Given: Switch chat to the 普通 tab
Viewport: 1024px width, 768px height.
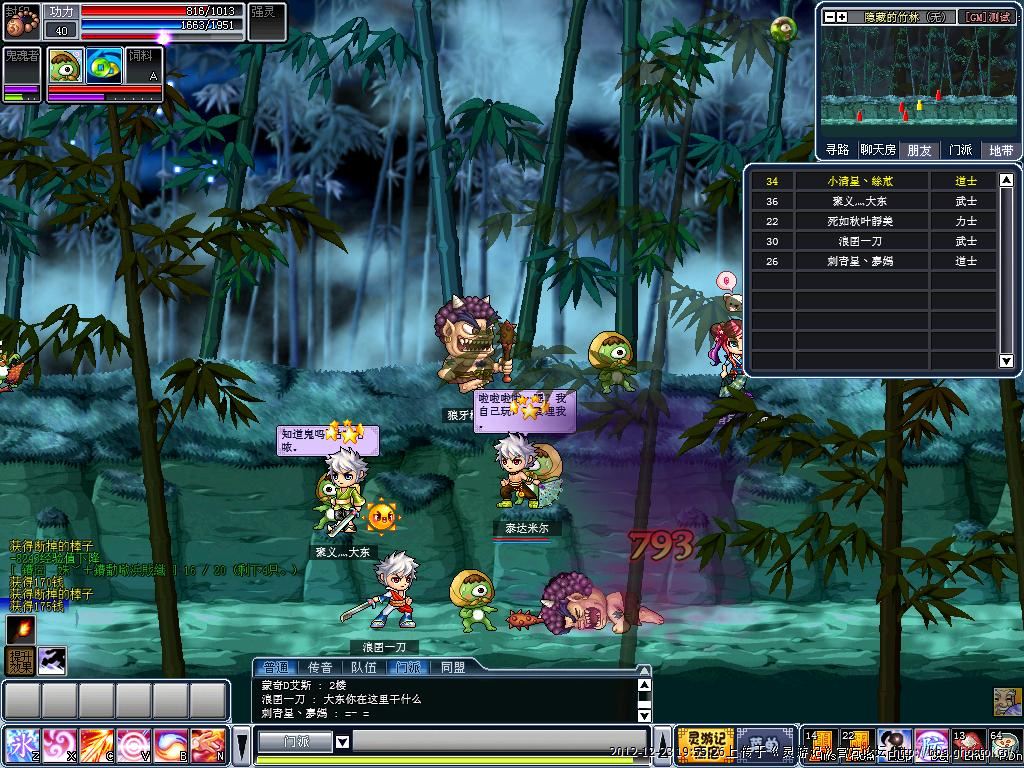Looking at the screenshot, I should (x=275, y=667).
